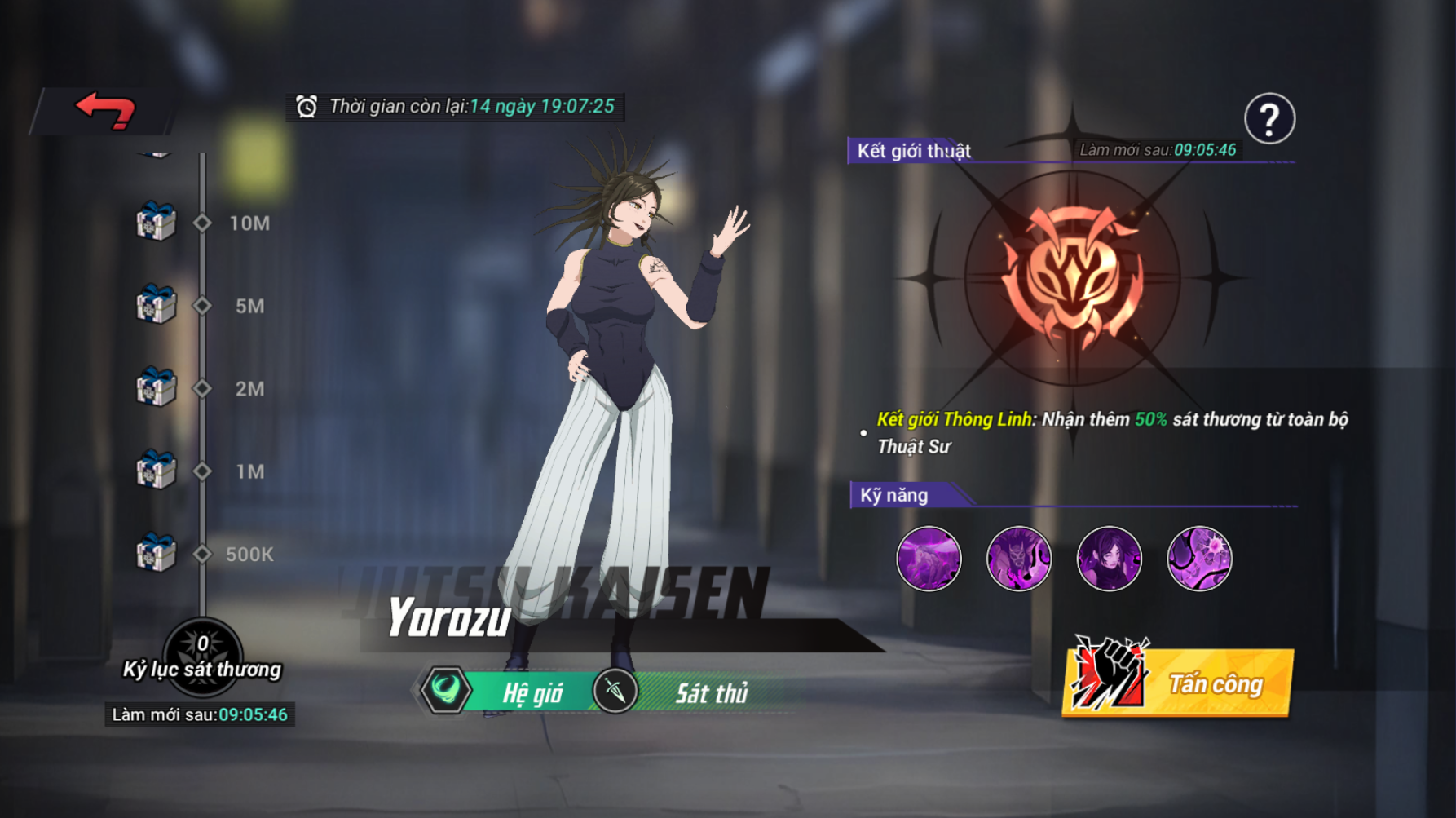Open the Kỷ lục sát thương damage record
The width and height of the screenshot is (1456, 818).
(202, 657)
